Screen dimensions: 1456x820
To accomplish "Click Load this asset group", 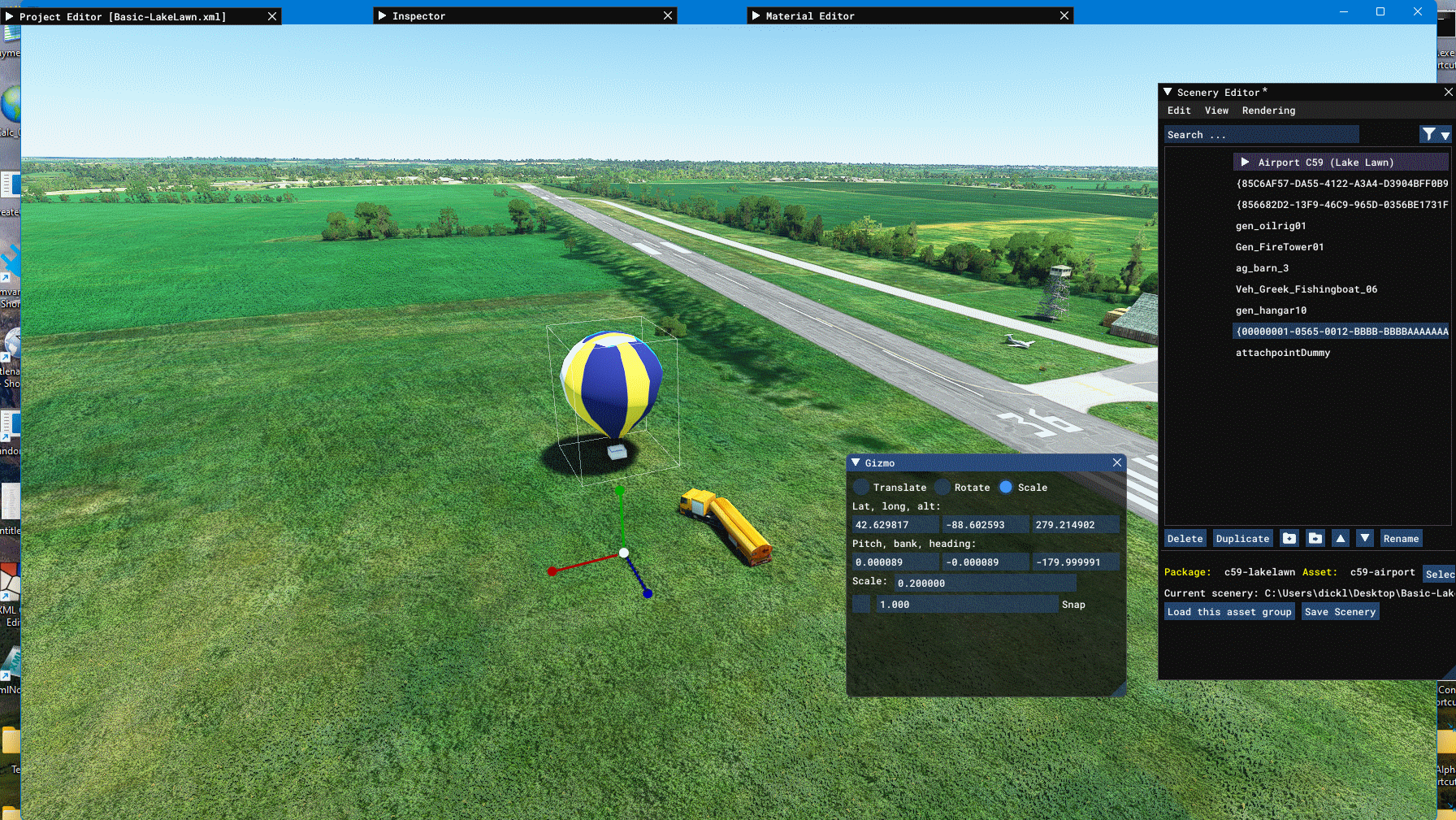I will point(1229,611).
